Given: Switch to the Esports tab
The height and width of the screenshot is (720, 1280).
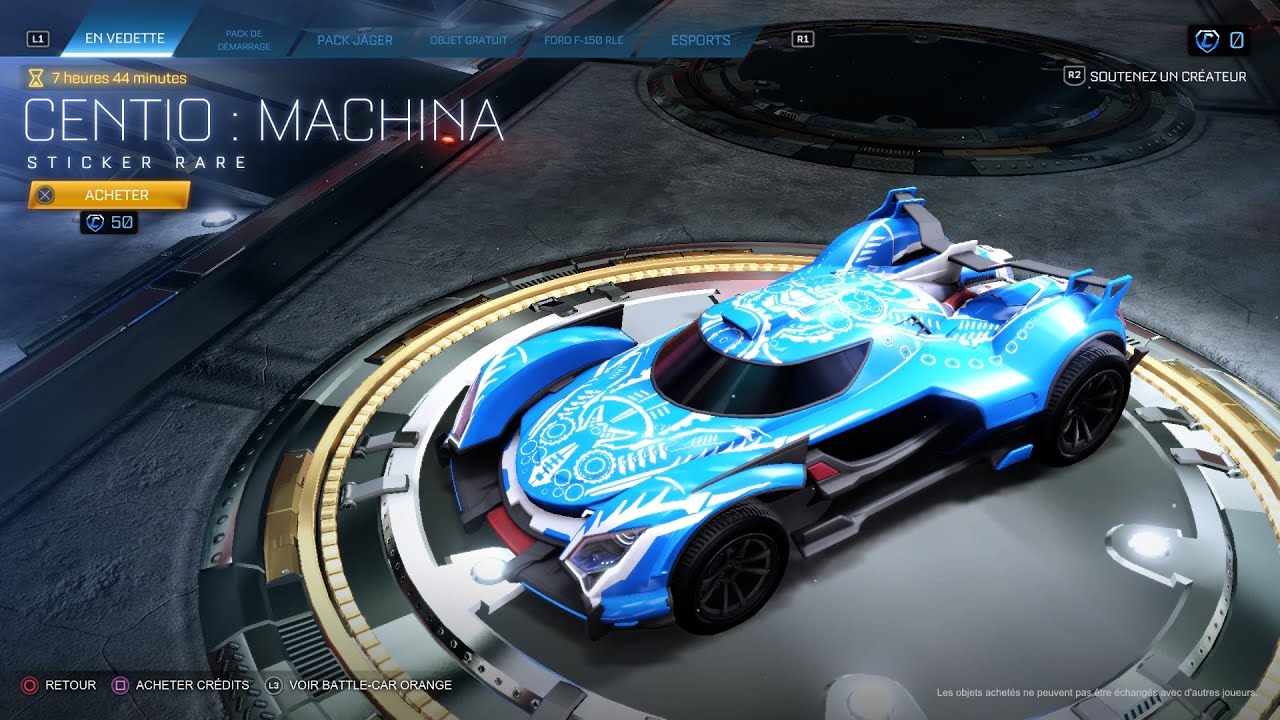Looking at the screenshot, I should pos(700,40).
